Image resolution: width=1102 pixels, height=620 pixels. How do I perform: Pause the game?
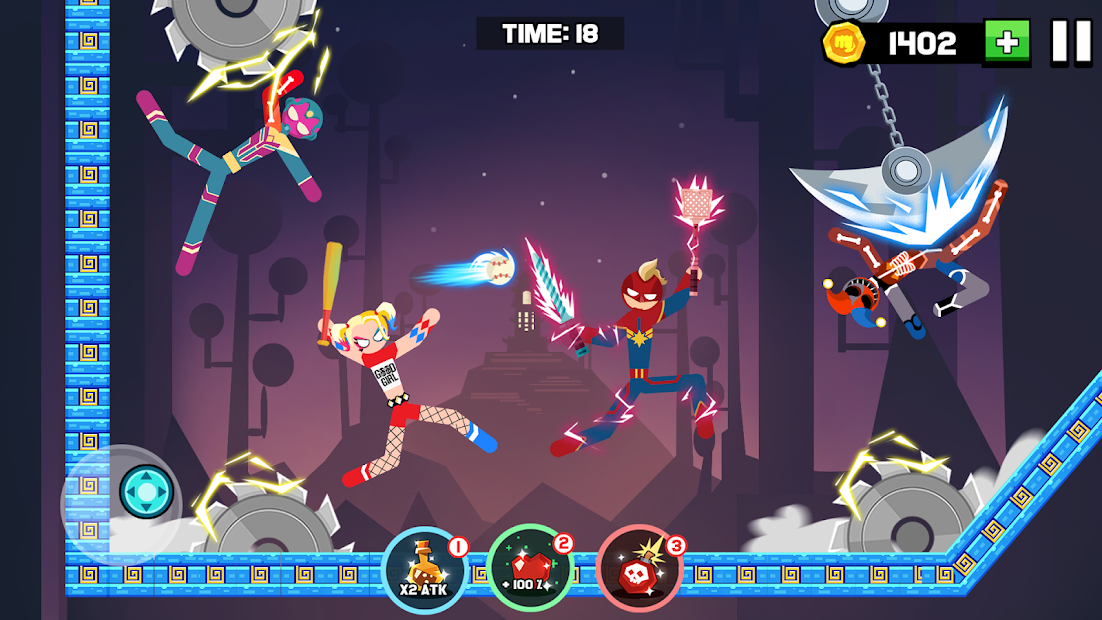1071,43
